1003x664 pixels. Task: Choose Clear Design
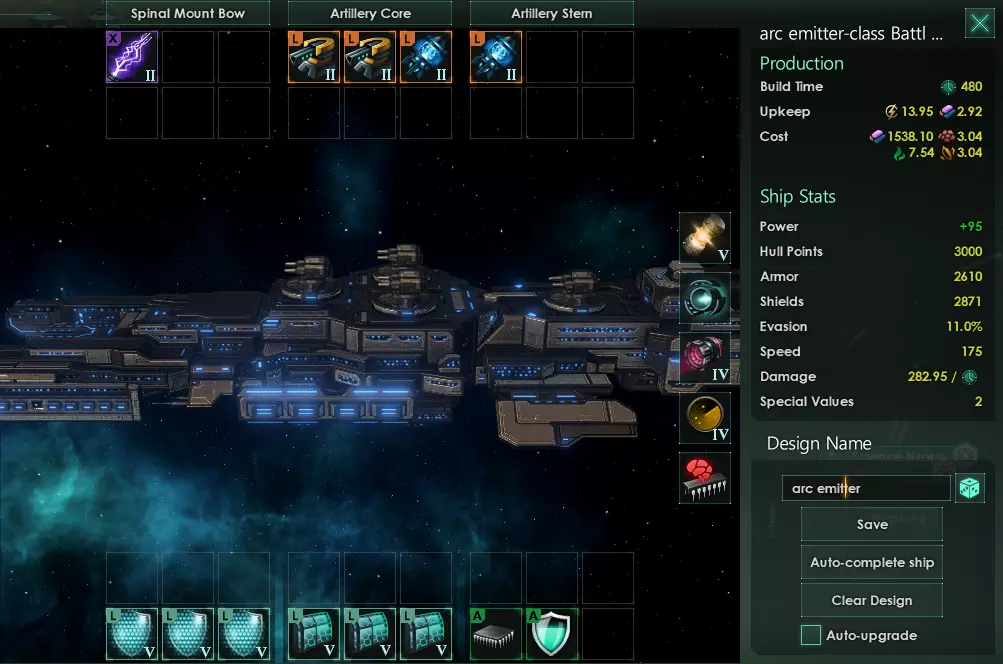[872, 600]
